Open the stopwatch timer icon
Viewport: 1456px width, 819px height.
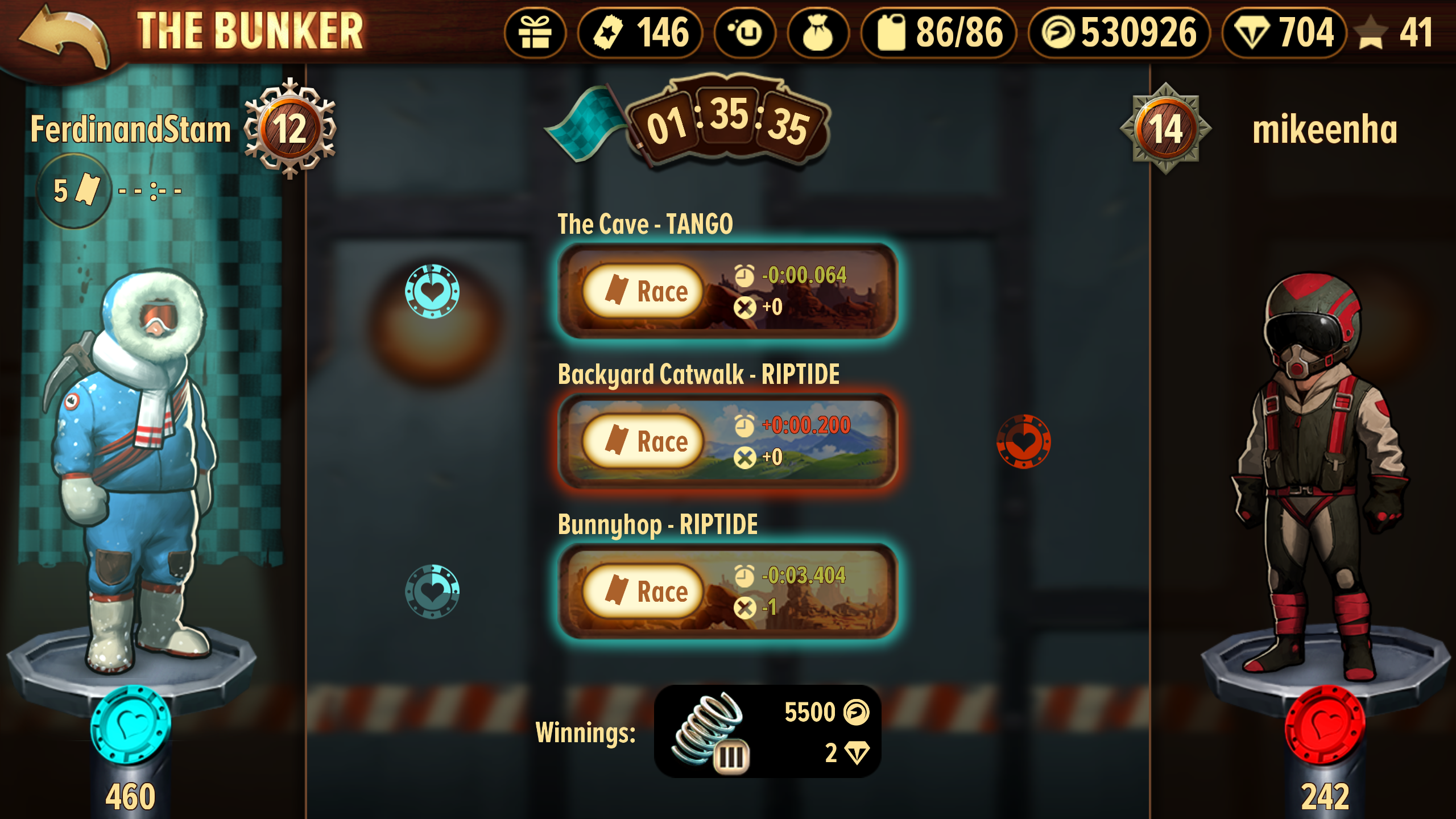click(745, 33)
